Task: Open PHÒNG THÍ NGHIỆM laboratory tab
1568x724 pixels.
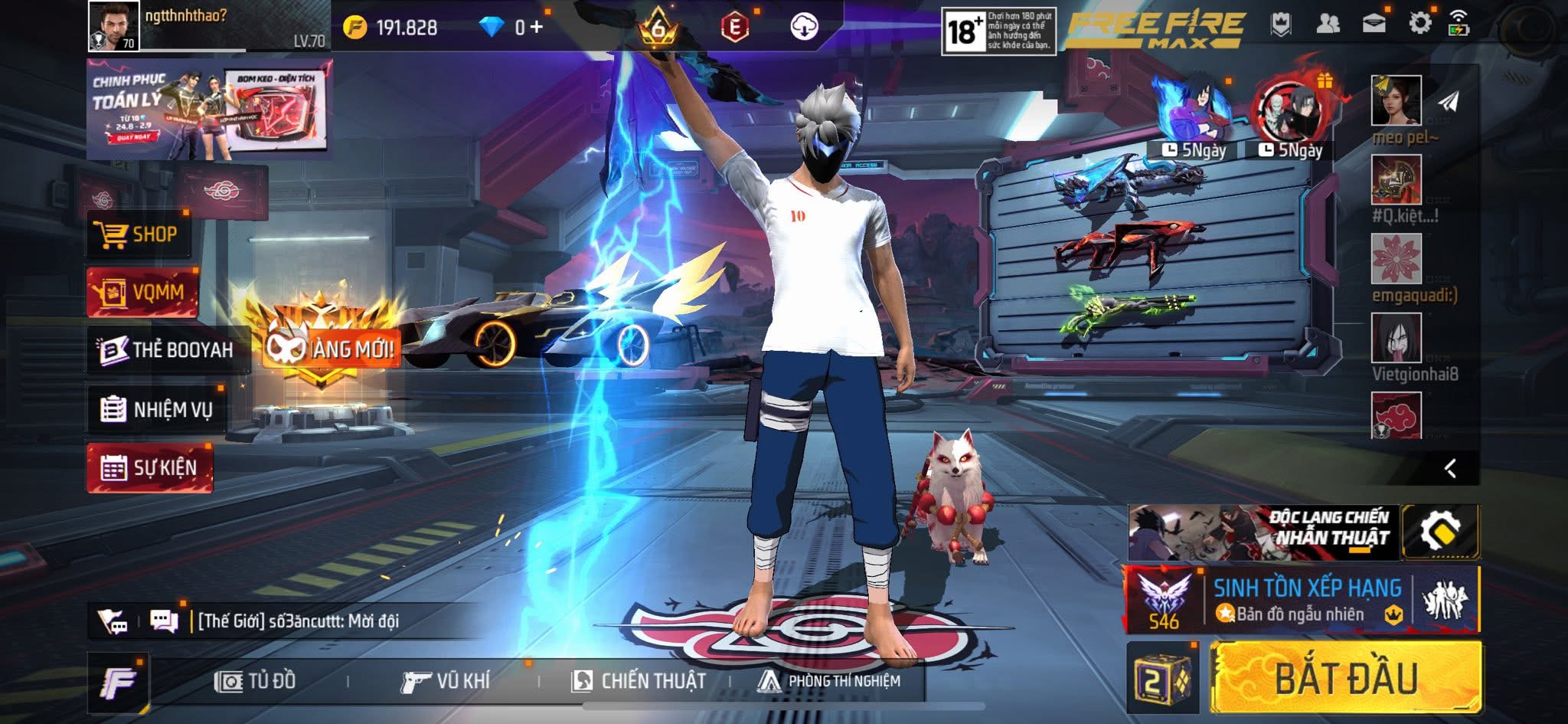Action: click(x=829, y=680)
